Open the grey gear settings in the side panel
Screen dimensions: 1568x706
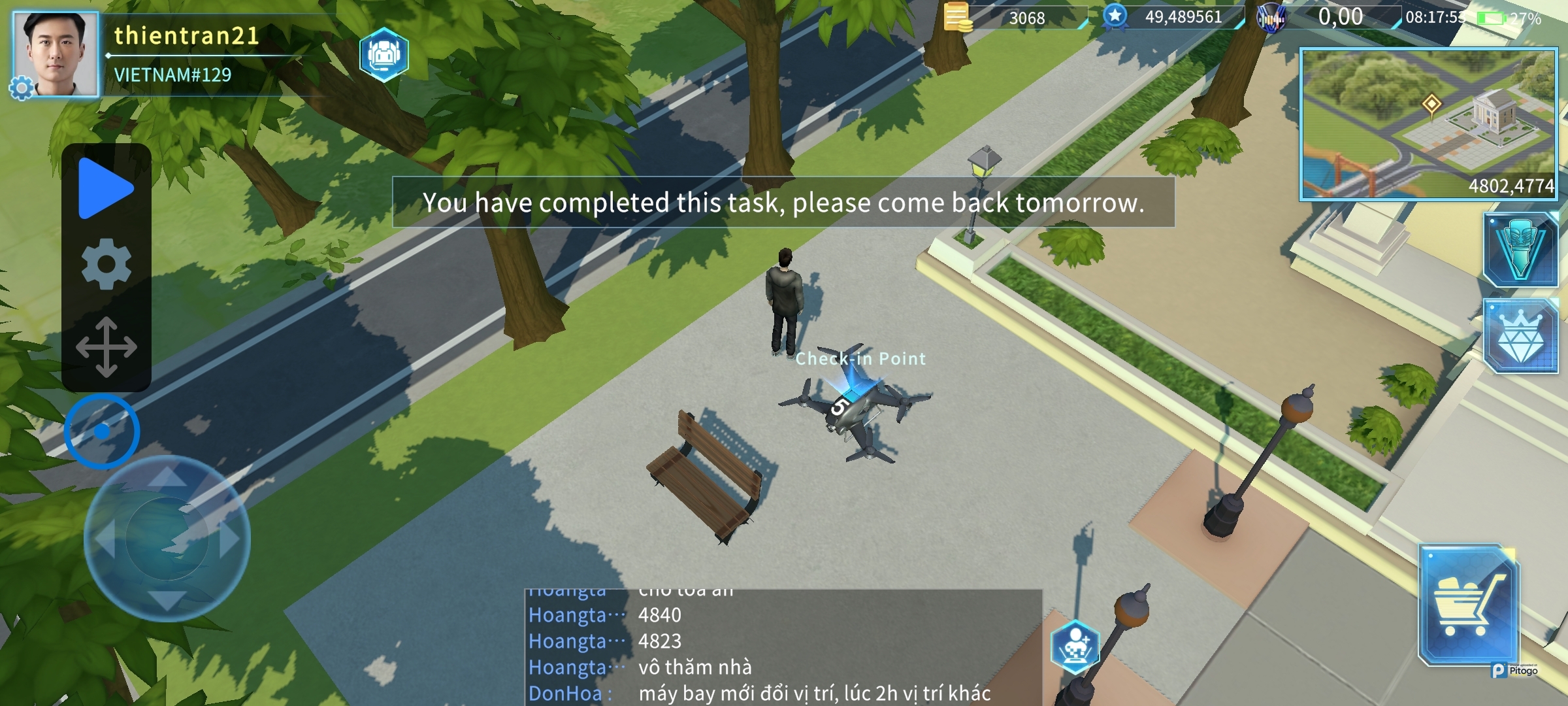point(106,264)
